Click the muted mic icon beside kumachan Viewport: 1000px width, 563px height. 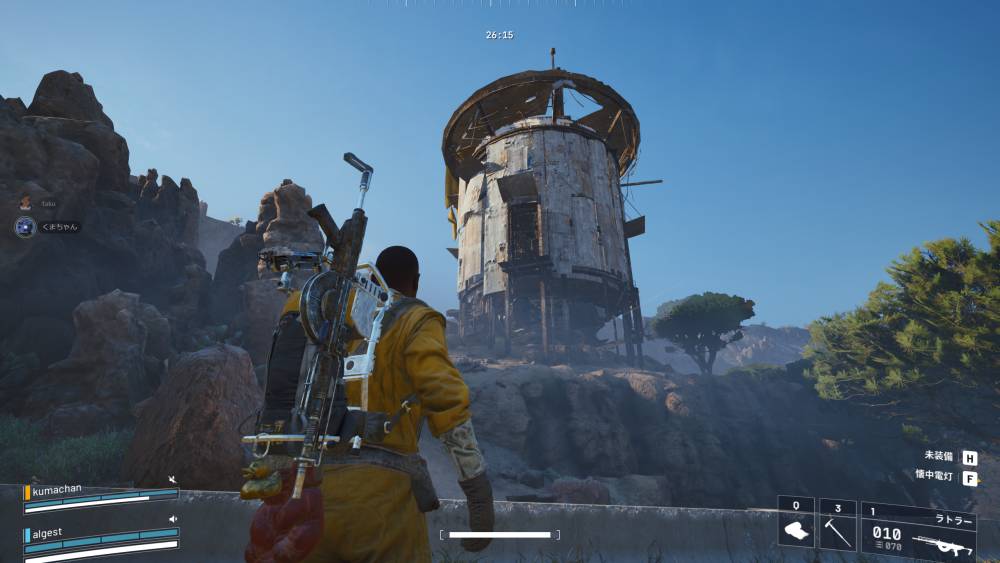pos(173,480)
